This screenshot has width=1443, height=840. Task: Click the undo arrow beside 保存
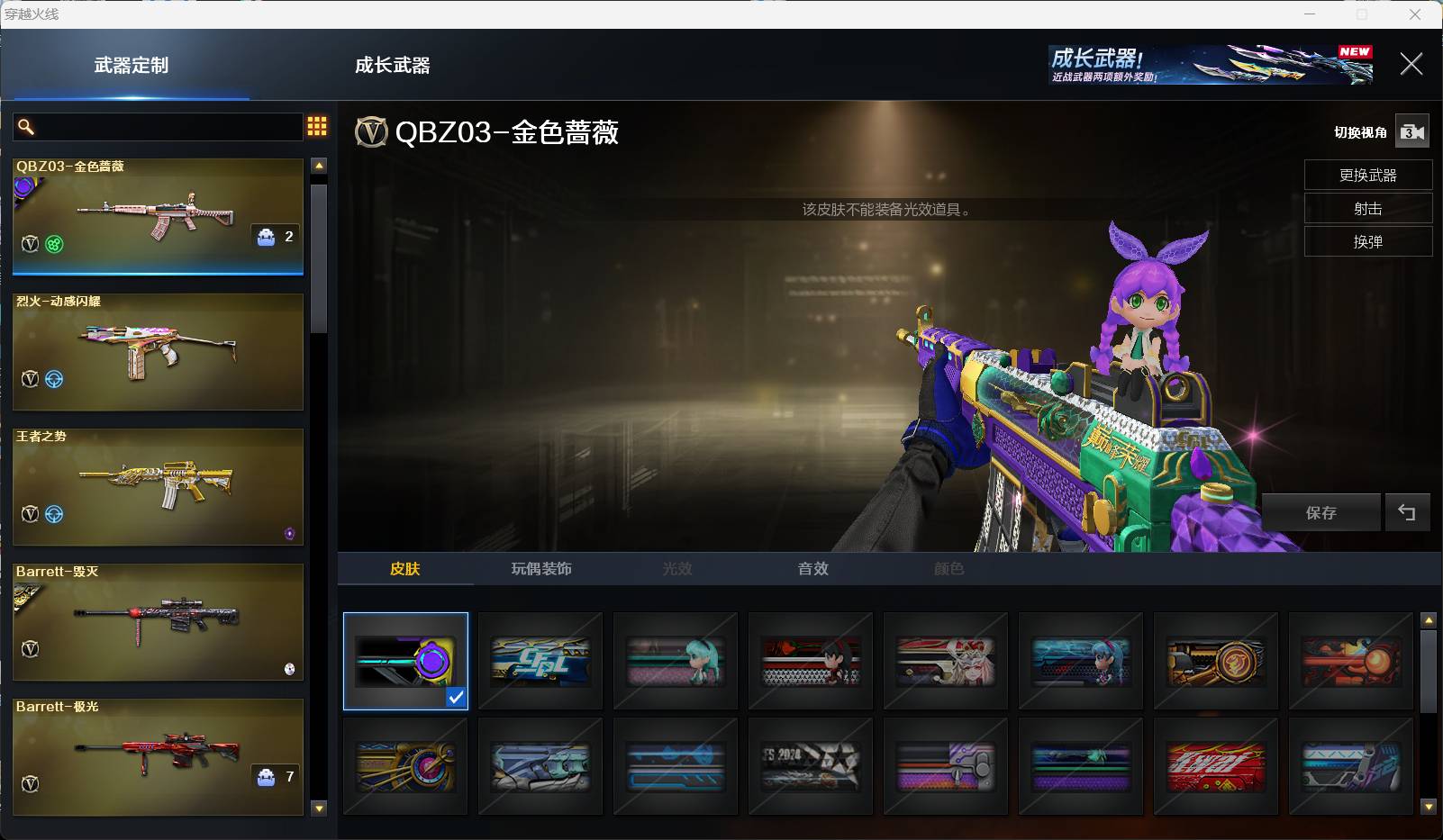(x=1406, y=512)
